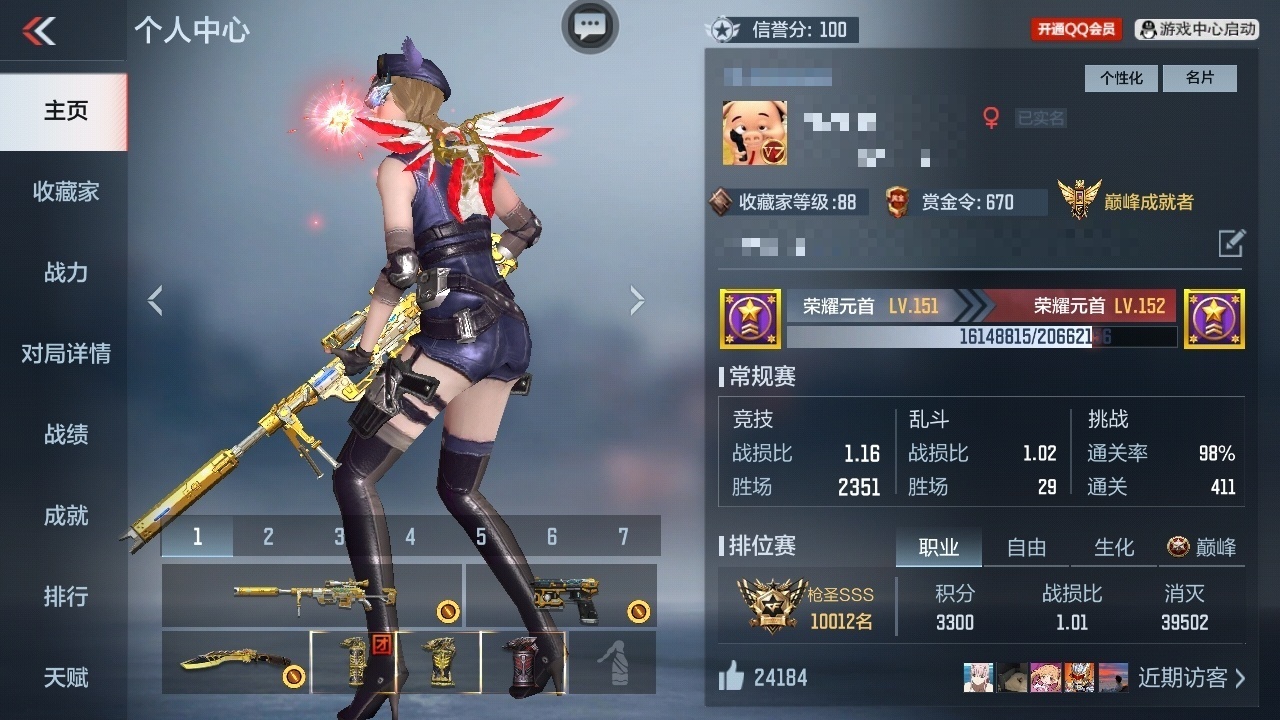Select the golden sniper rifle slot
1280x720 pixels.
(x=311, y=595)
